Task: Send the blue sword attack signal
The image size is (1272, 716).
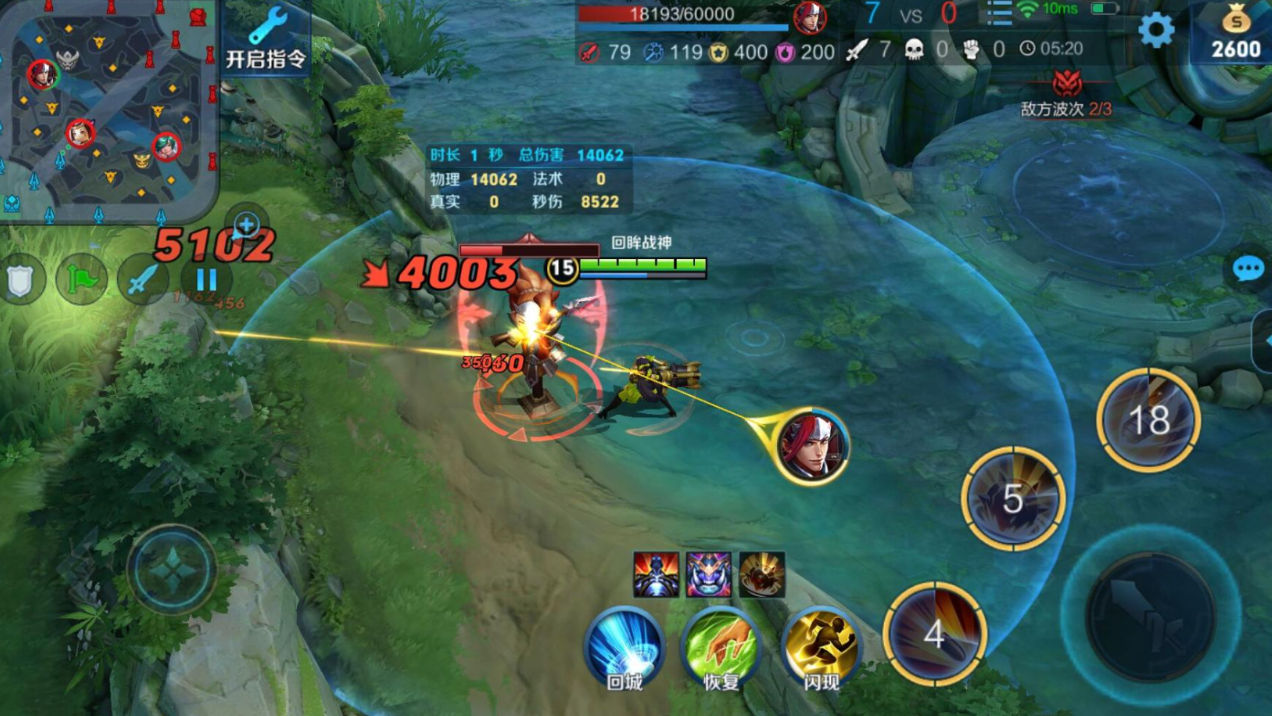Action: [x=143, y=279]
